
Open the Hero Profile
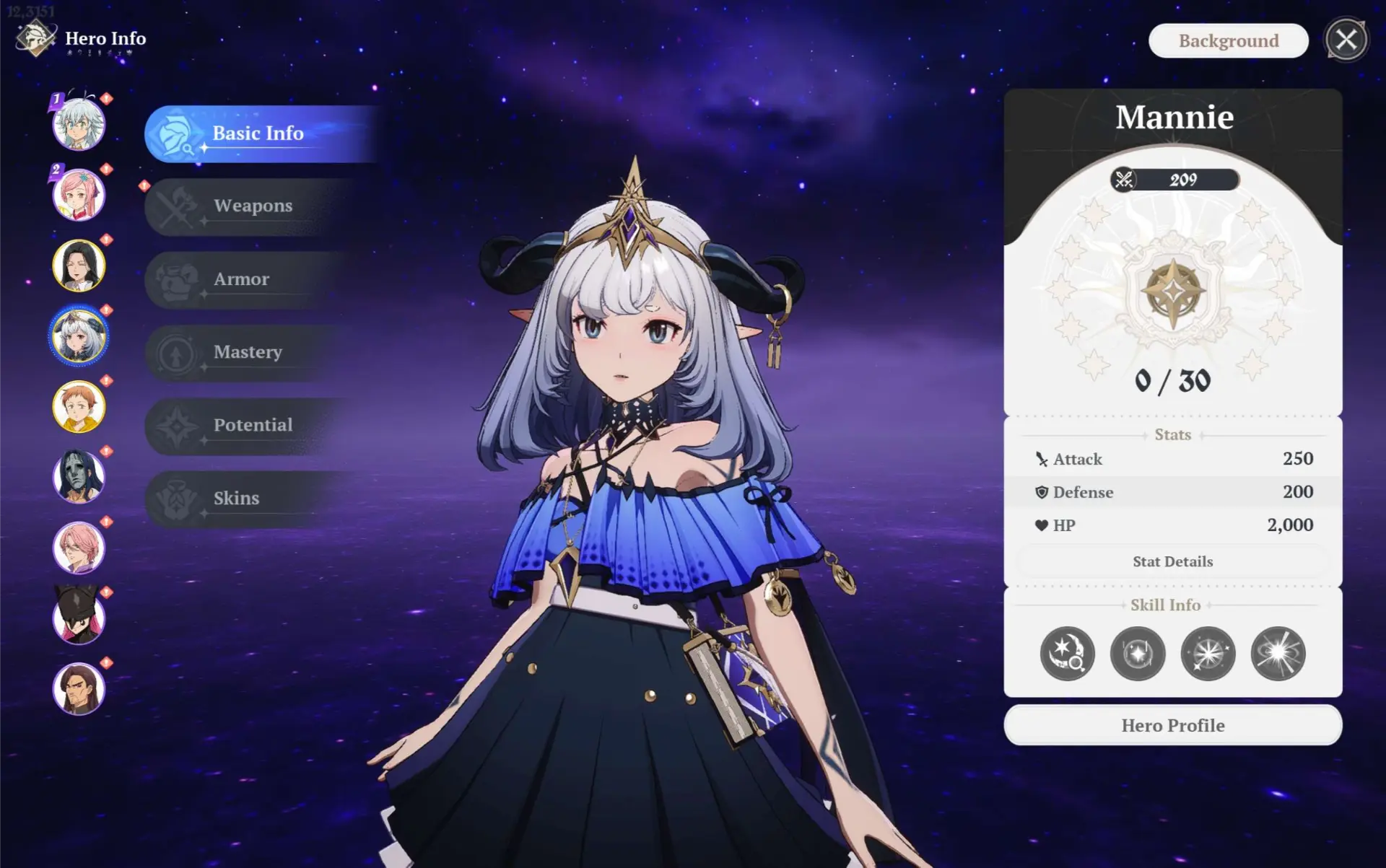1172,725
